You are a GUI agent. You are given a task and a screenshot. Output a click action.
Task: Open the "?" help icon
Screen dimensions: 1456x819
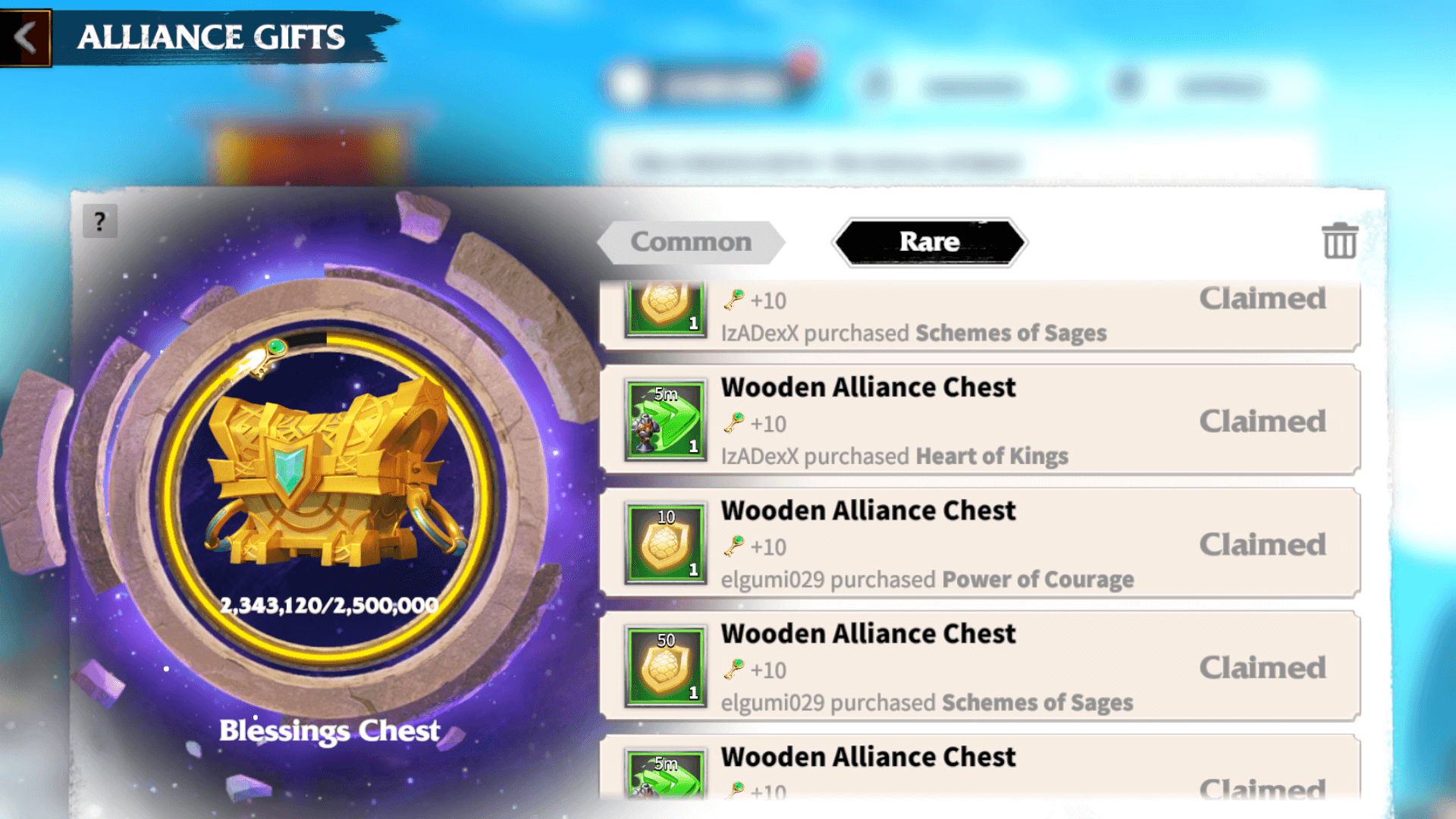click(x=99, y=221)
